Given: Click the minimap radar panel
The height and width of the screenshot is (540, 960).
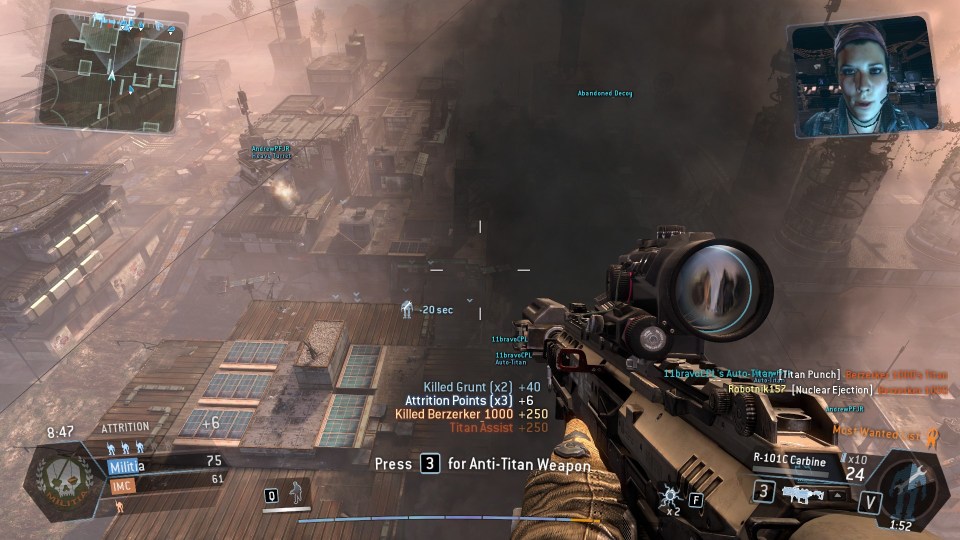Looking at the screenshot, I should (x=110, y=66).
